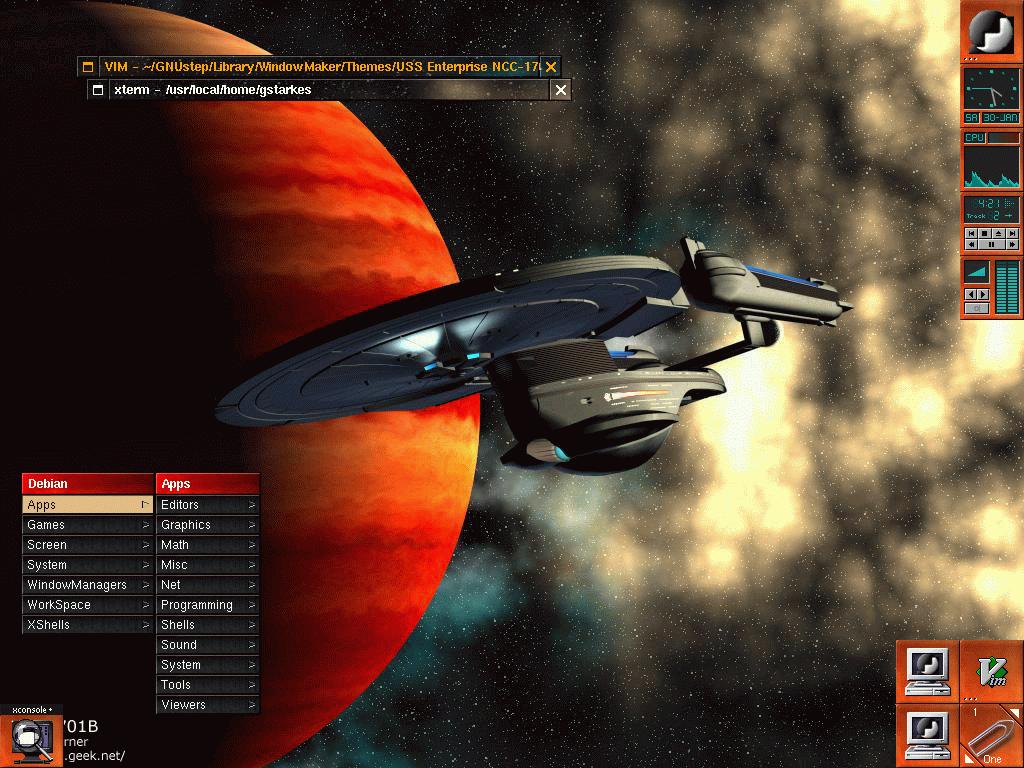1024x768 pixels.
Task: Open the WindowManagers submenu
Action: coord(88,585)
